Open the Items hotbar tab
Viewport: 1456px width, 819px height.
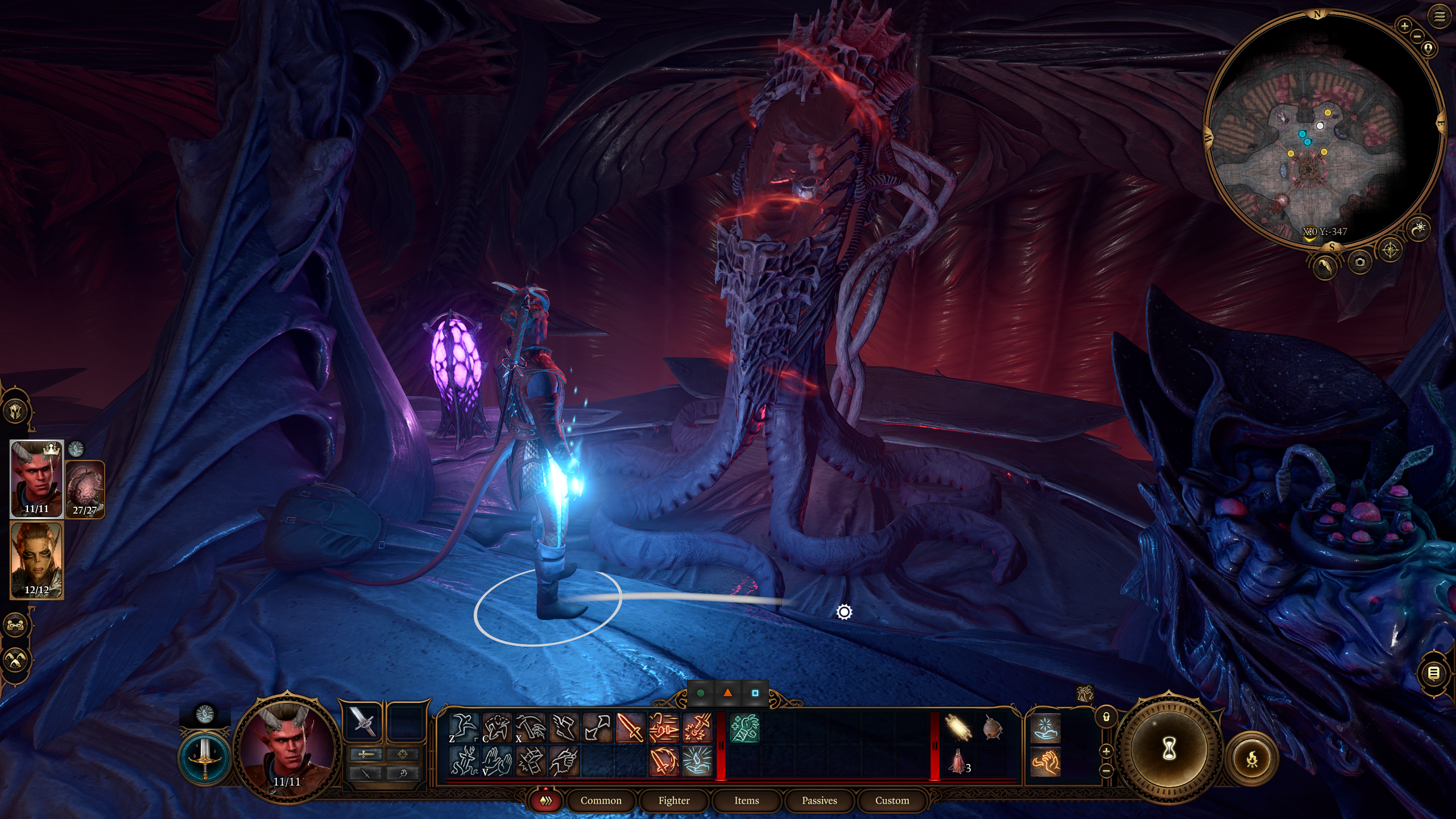pyautogui.click(x=746, y=800)
